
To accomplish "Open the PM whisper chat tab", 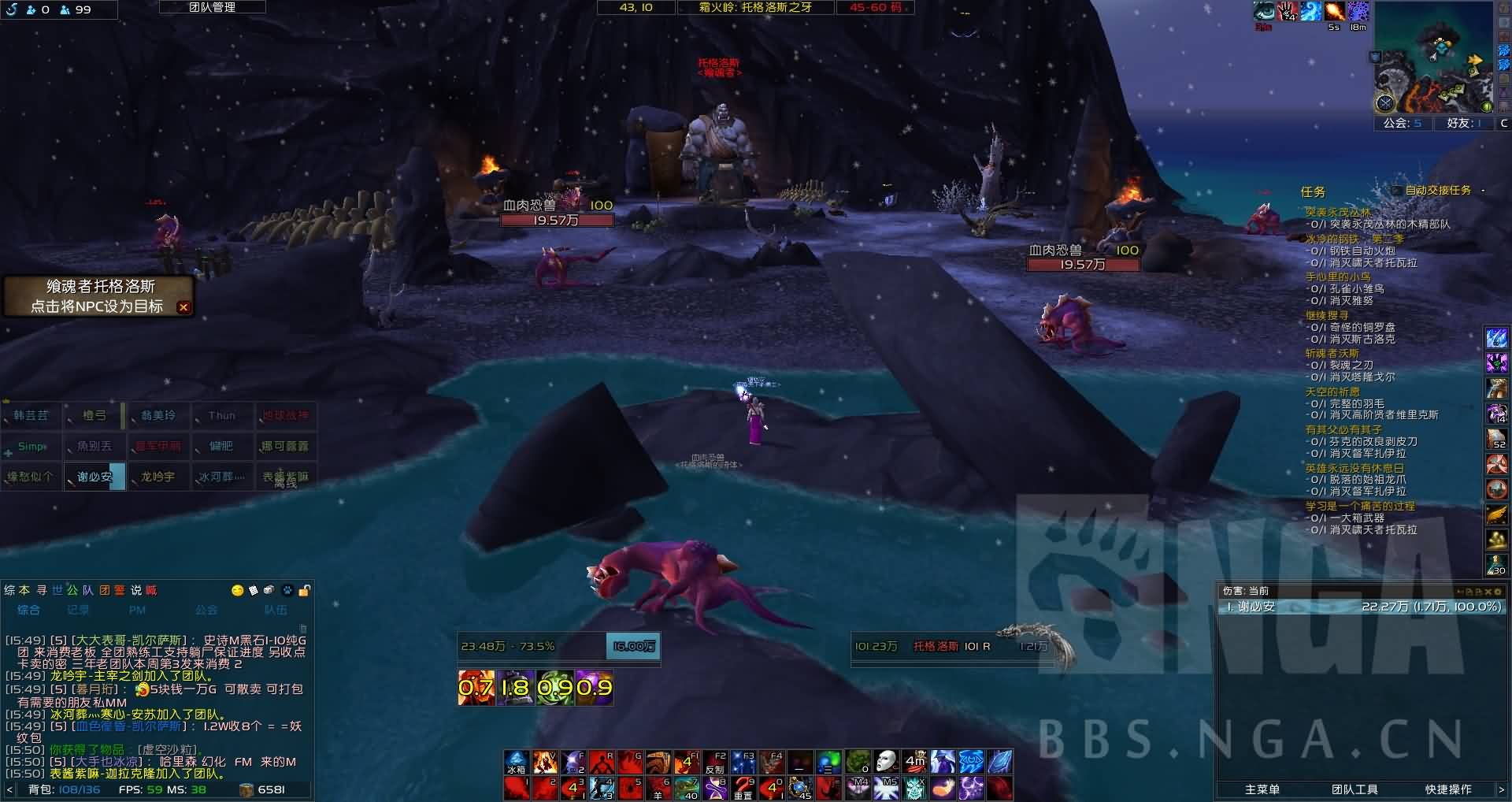I will (137, 610).
